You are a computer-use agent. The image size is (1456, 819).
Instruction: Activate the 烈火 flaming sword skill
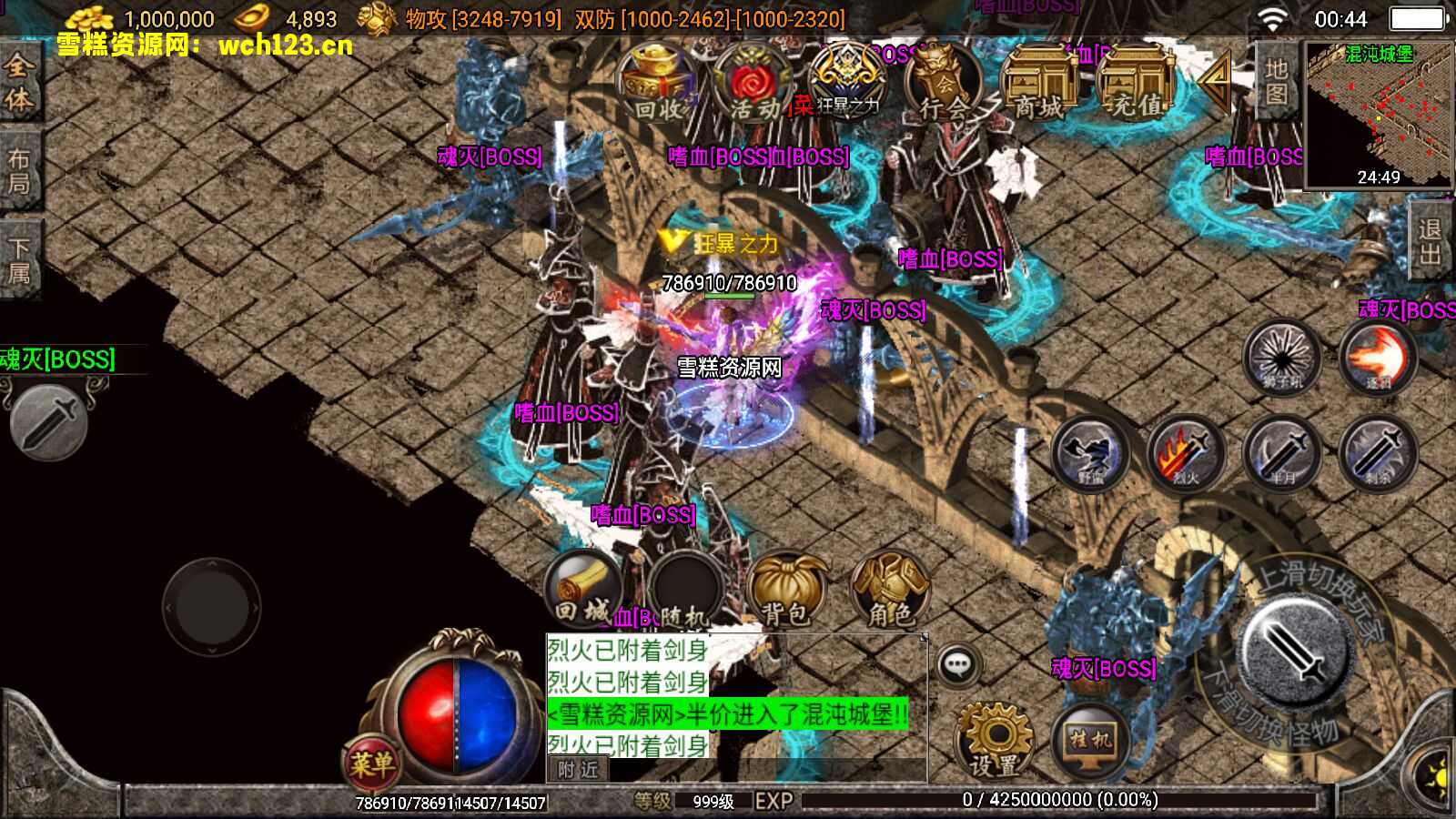[1186, 453]
